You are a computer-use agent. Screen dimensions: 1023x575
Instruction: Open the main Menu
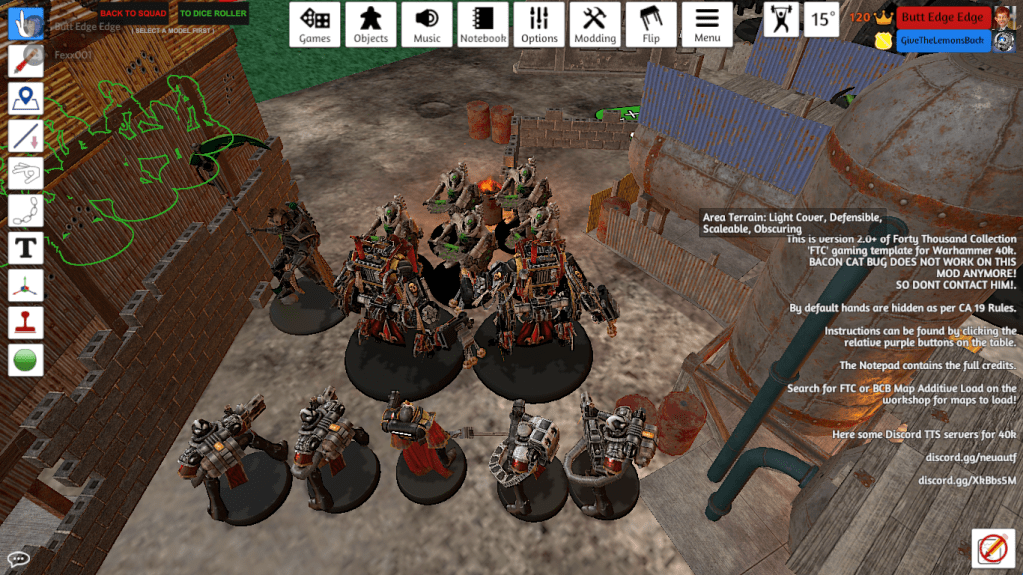(x=707, y=25)
